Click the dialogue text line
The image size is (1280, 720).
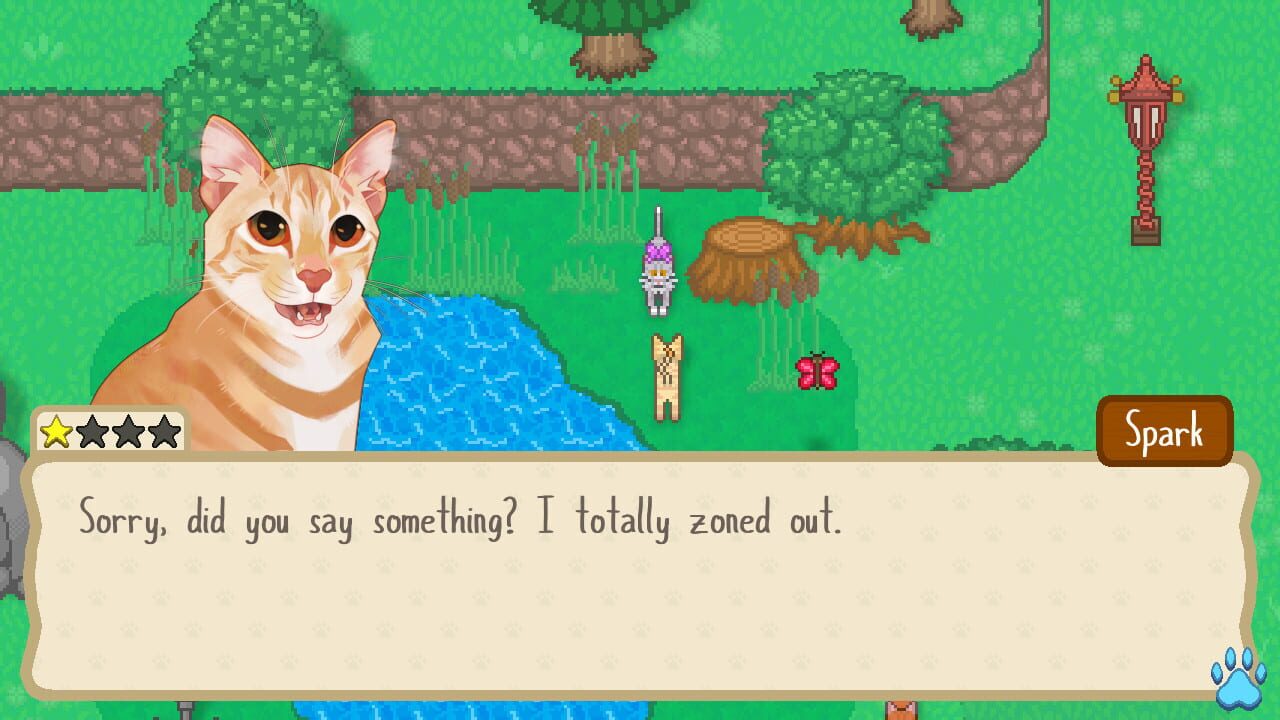pyautogui.click(x=455, y=519)
